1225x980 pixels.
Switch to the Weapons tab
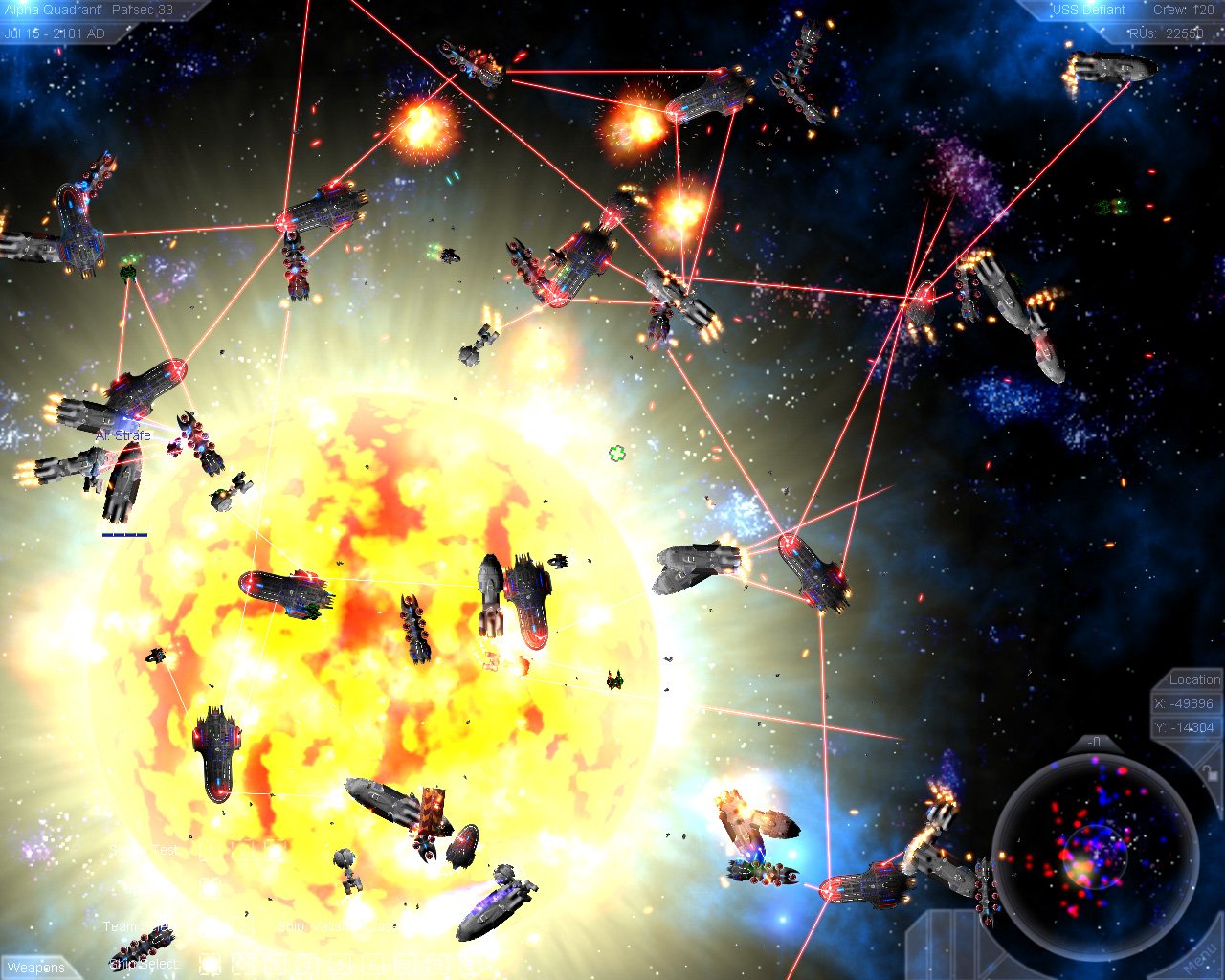pyautogui.click(x=36, y=969)
